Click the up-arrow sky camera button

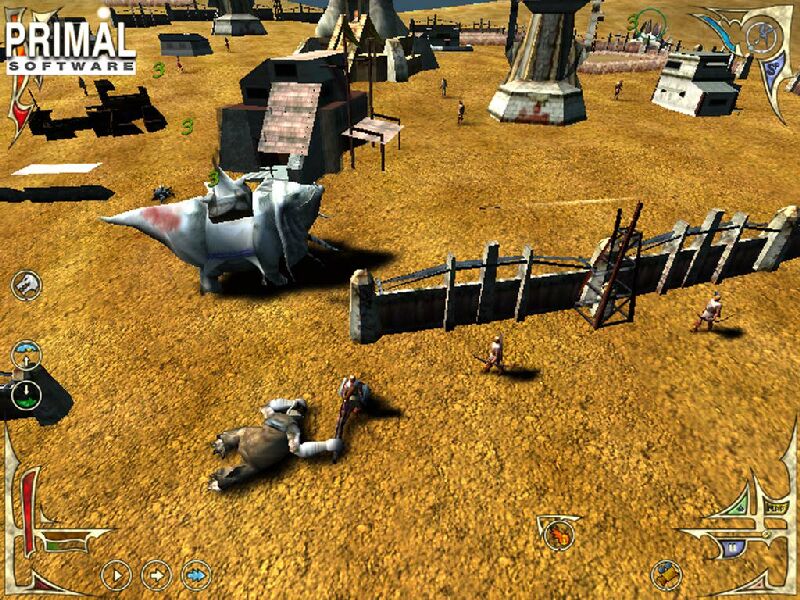[27, 355]
